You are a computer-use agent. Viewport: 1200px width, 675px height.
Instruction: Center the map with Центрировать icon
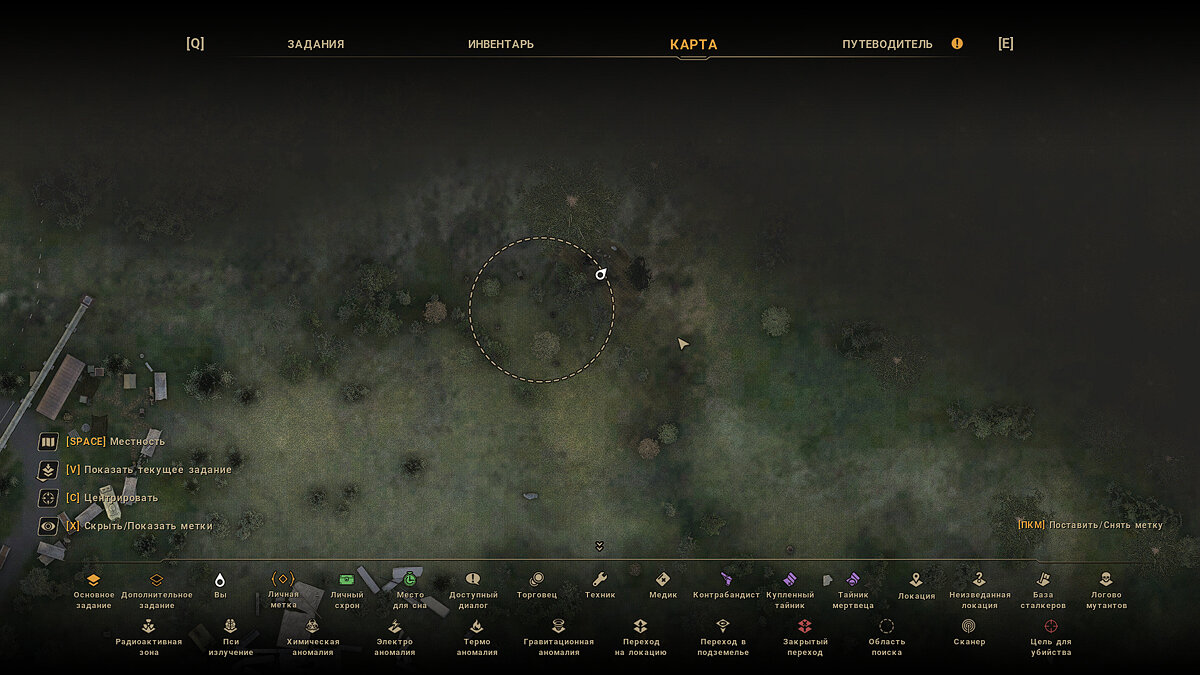(48, 498)
